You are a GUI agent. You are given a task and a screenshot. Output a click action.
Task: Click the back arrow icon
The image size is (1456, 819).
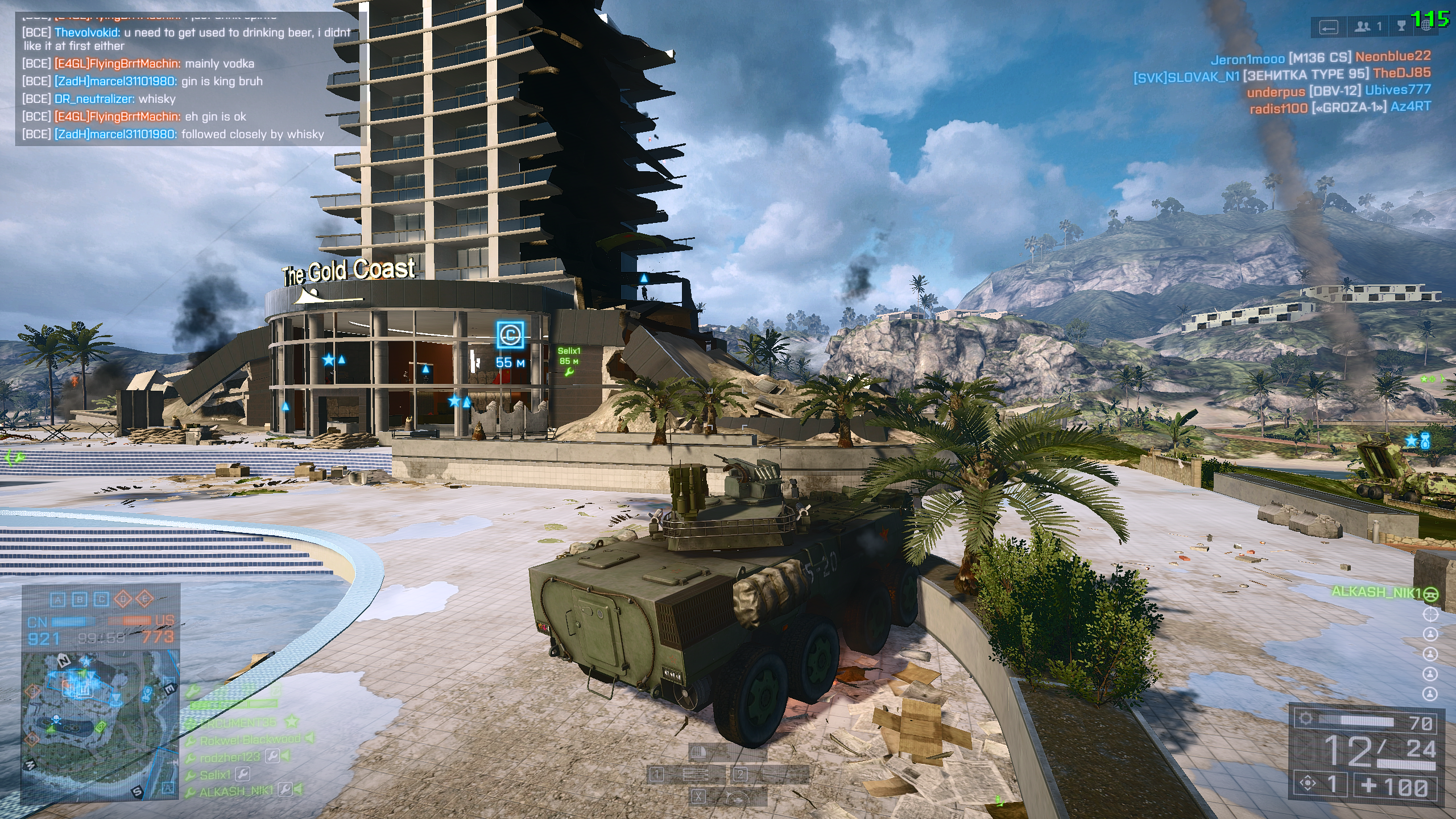point(1329,28)
